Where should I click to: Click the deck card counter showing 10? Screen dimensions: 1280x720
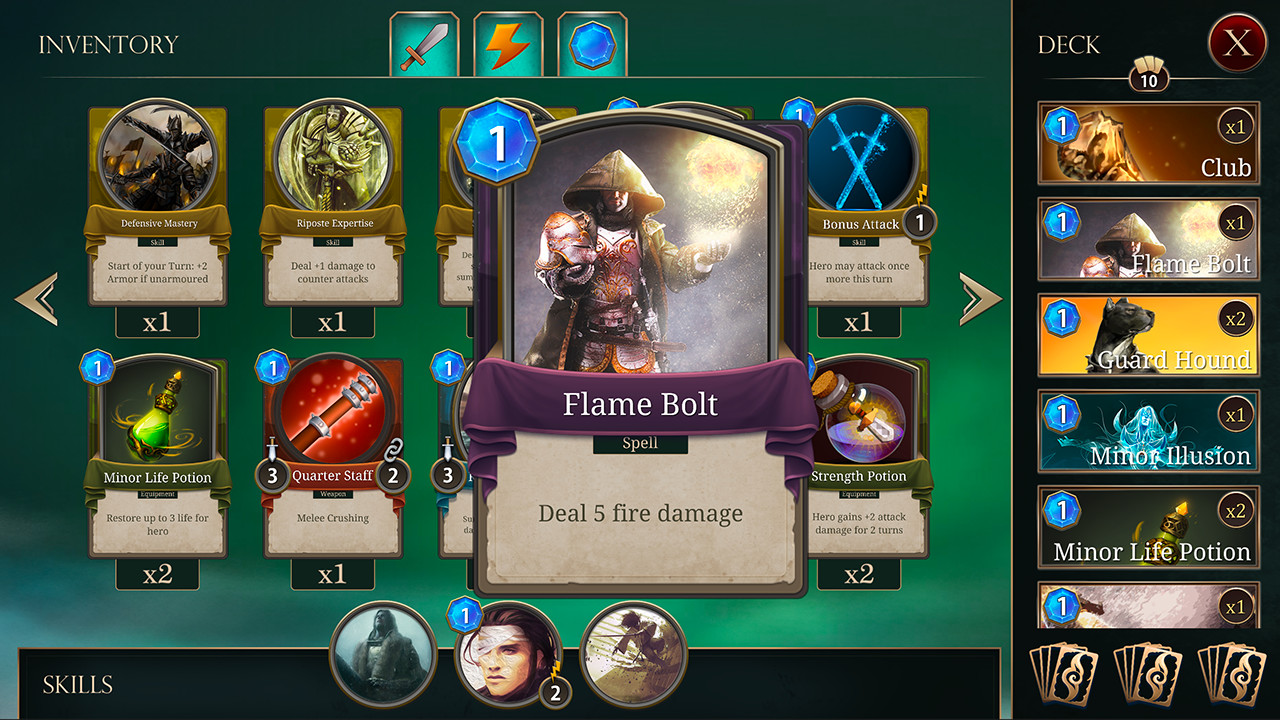(x=1148, y=77)
